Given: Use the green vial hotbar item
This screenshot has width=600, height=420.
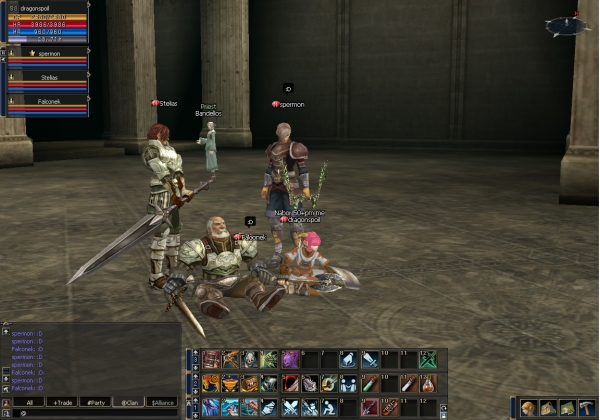Looking at the screenshot, I should (x=370, y=383).
